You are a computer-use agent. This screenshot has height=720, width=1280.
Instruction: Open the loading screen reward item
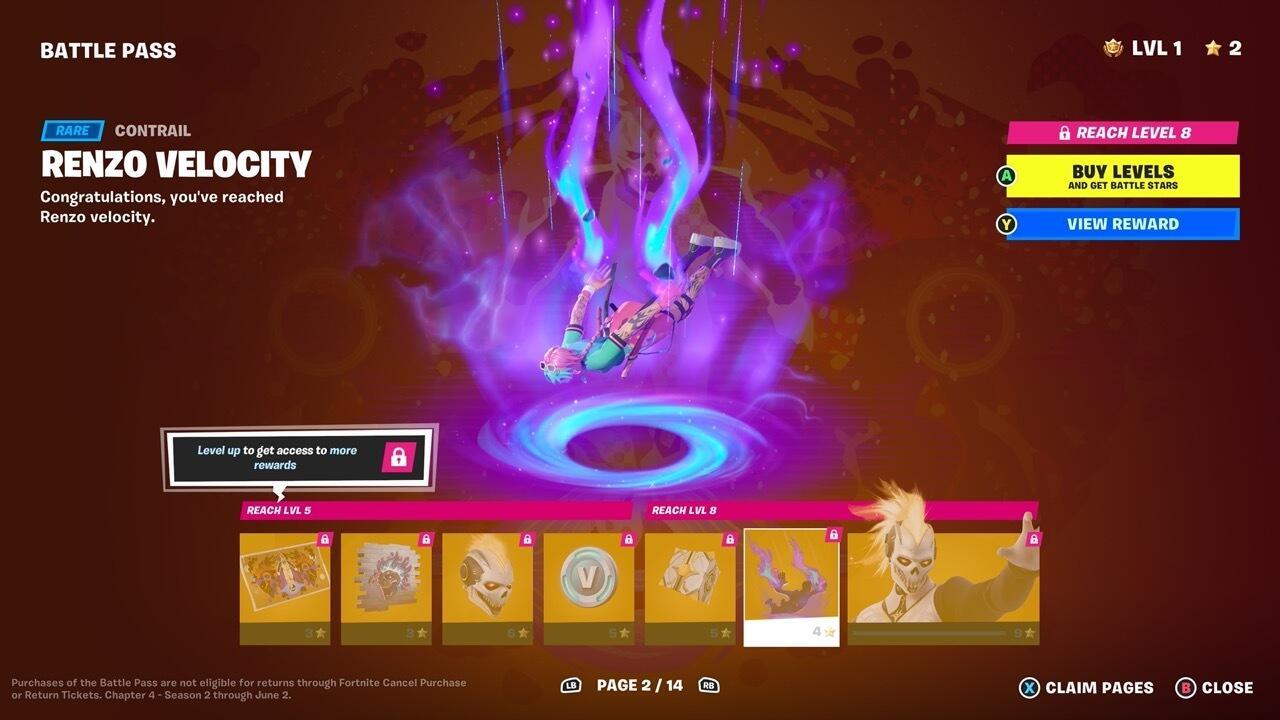pyautogui.click(x=284, y=580)
